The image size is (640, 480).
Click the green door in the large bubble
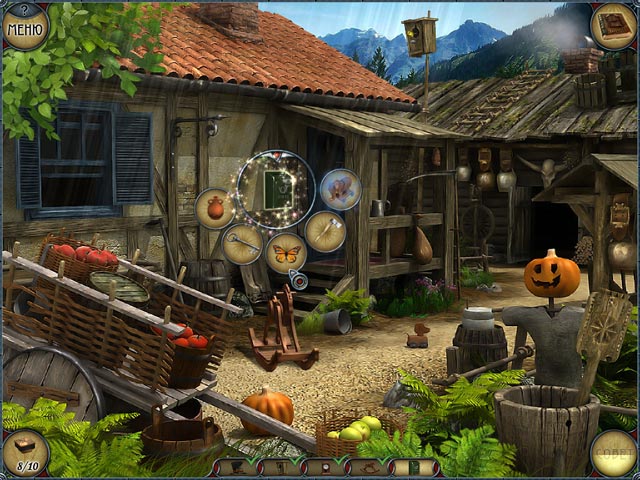(276, 186)
